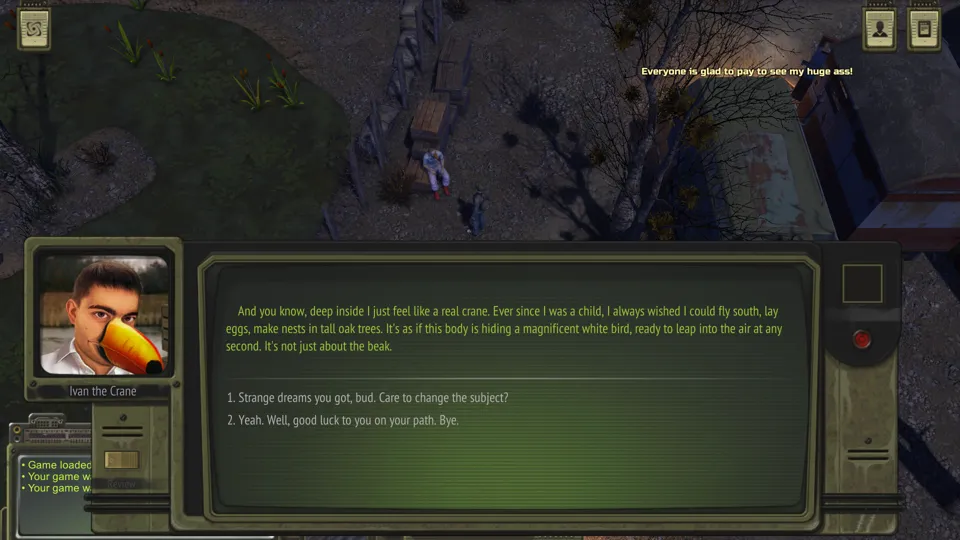Click the red button on the dialogue device

click(862, 340)
